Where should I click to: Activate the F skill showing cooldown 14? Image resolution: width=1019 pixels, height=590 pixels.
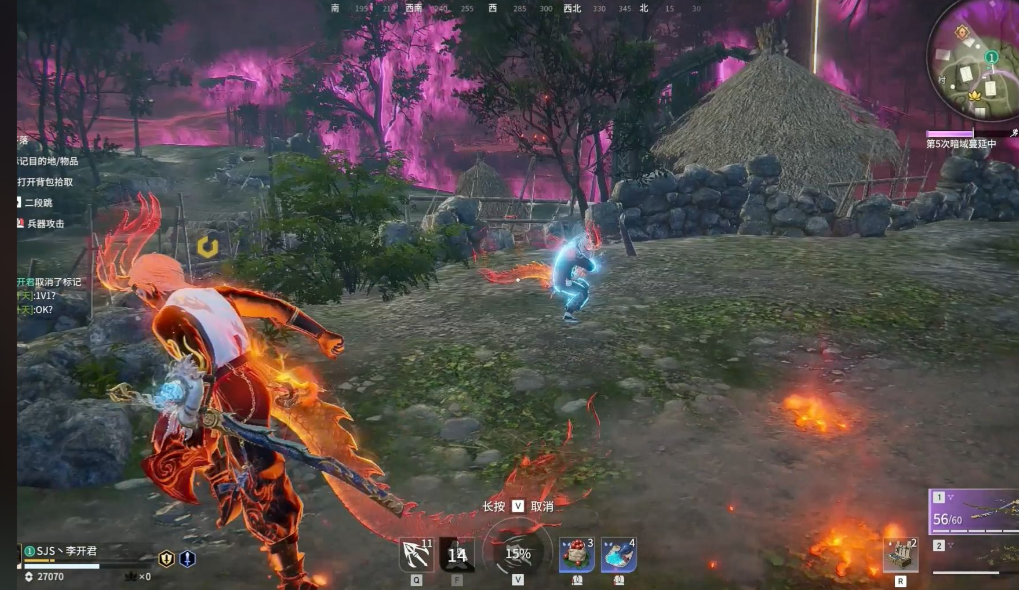click(457, 554)
